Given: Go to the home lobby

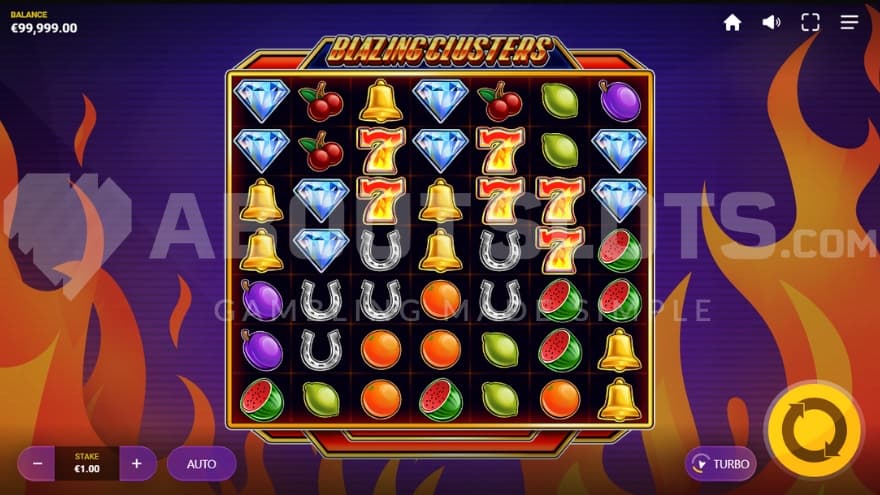Looking at the screenshot, I should click(x=732, y=22).
